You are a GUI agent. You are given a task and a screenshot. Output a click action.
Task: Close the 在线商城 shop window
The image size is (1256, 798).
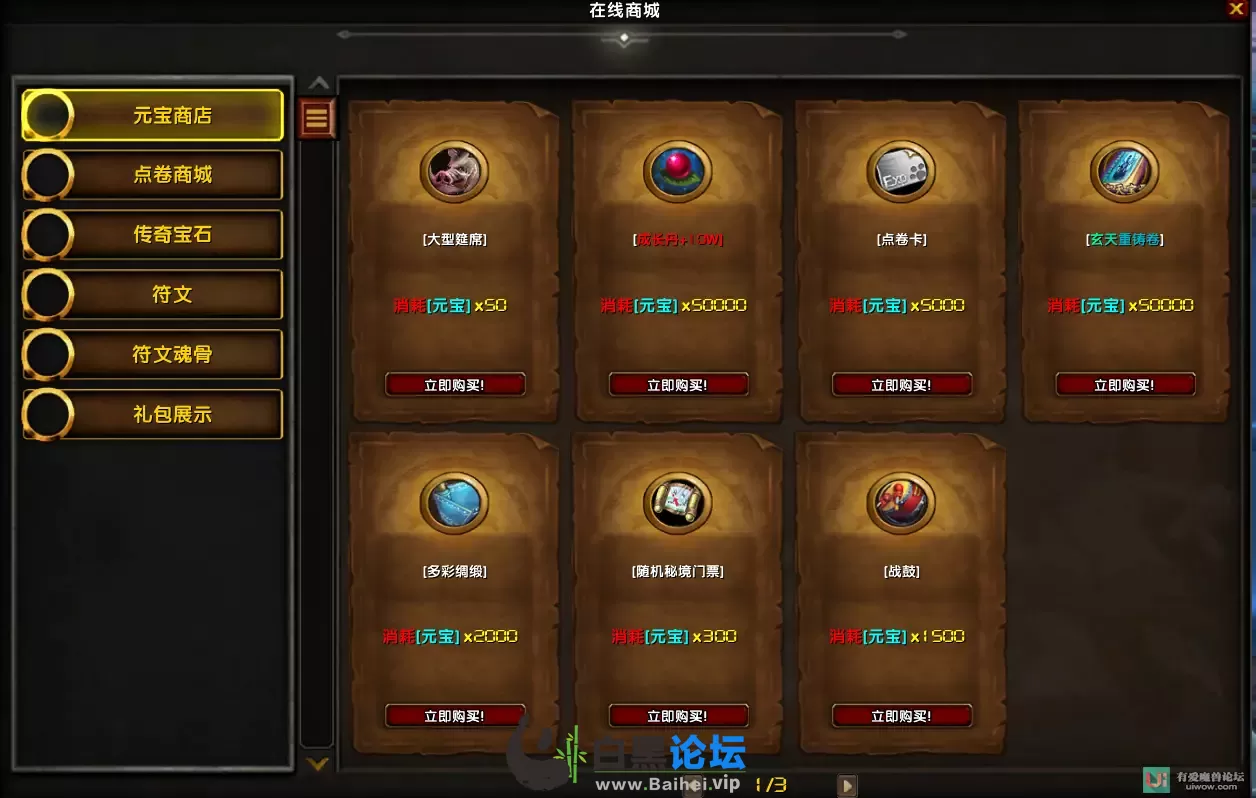click(x=1236, y=9)
